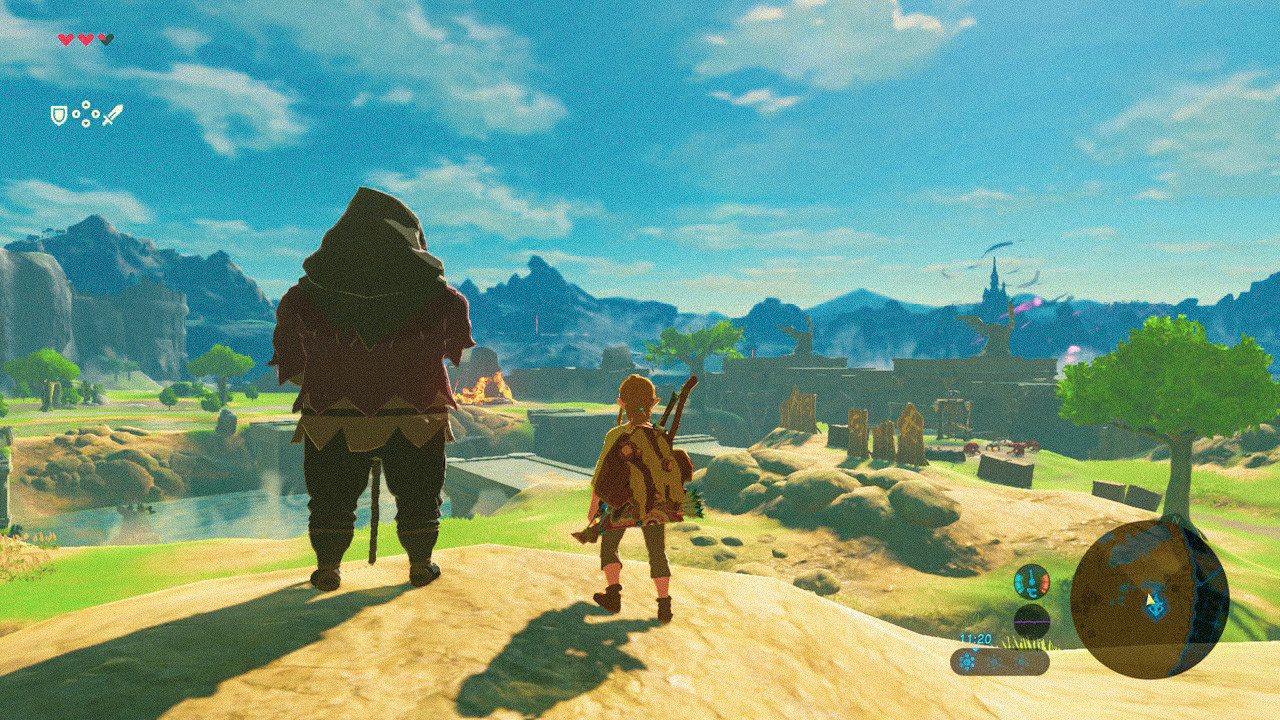Select the shield quick-menu icon
1280x720 pixels.
click(59, 115)
